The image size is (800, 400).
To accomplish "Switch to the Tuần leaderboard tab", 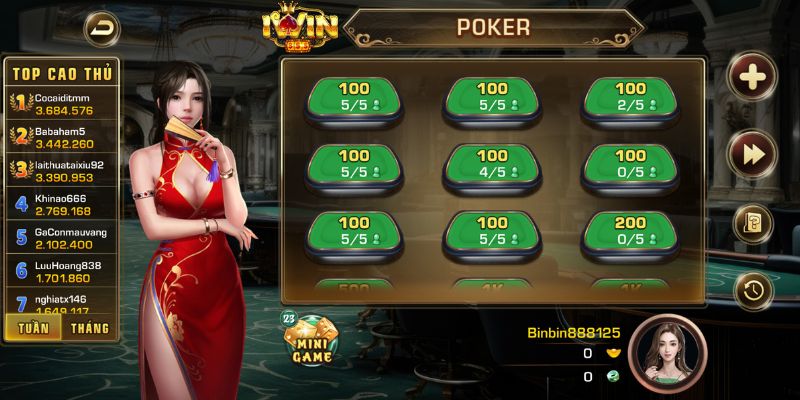I will [x=32, y=327].
